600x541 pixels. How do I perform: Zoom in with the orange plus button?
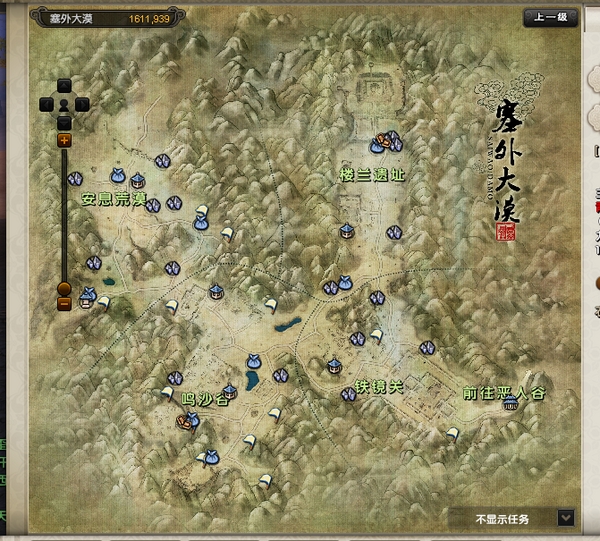click(64, 141)
